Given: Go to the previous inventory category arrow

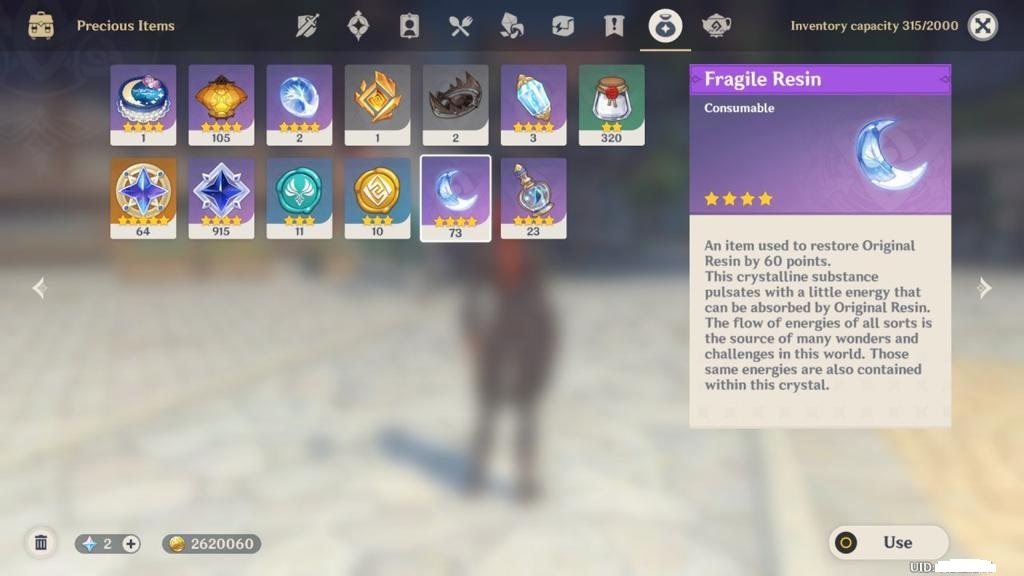Looking at the screenshot, I should (x=39, y=288).
